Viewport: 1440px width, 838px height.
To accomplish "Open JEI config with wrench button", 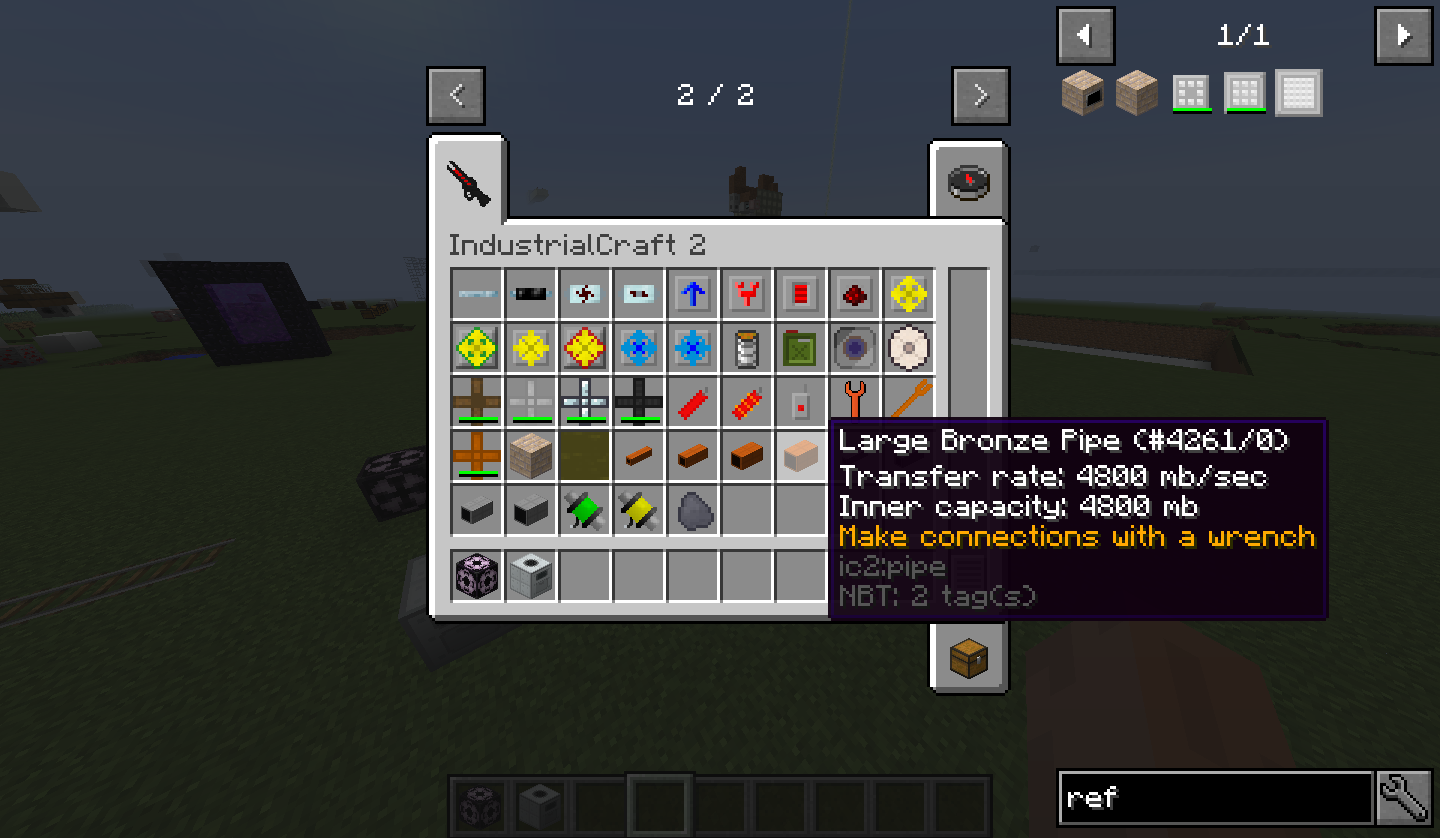I will click(1404, 798).
